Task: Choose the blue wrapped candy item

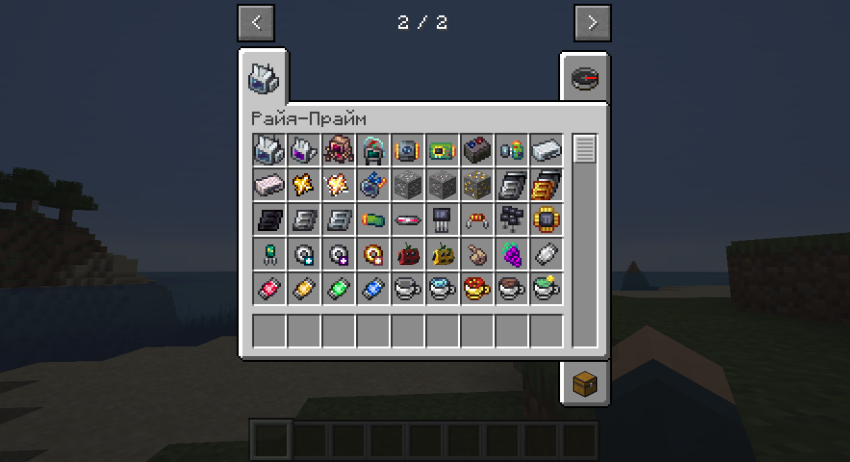Action: (x=373, y=289)
